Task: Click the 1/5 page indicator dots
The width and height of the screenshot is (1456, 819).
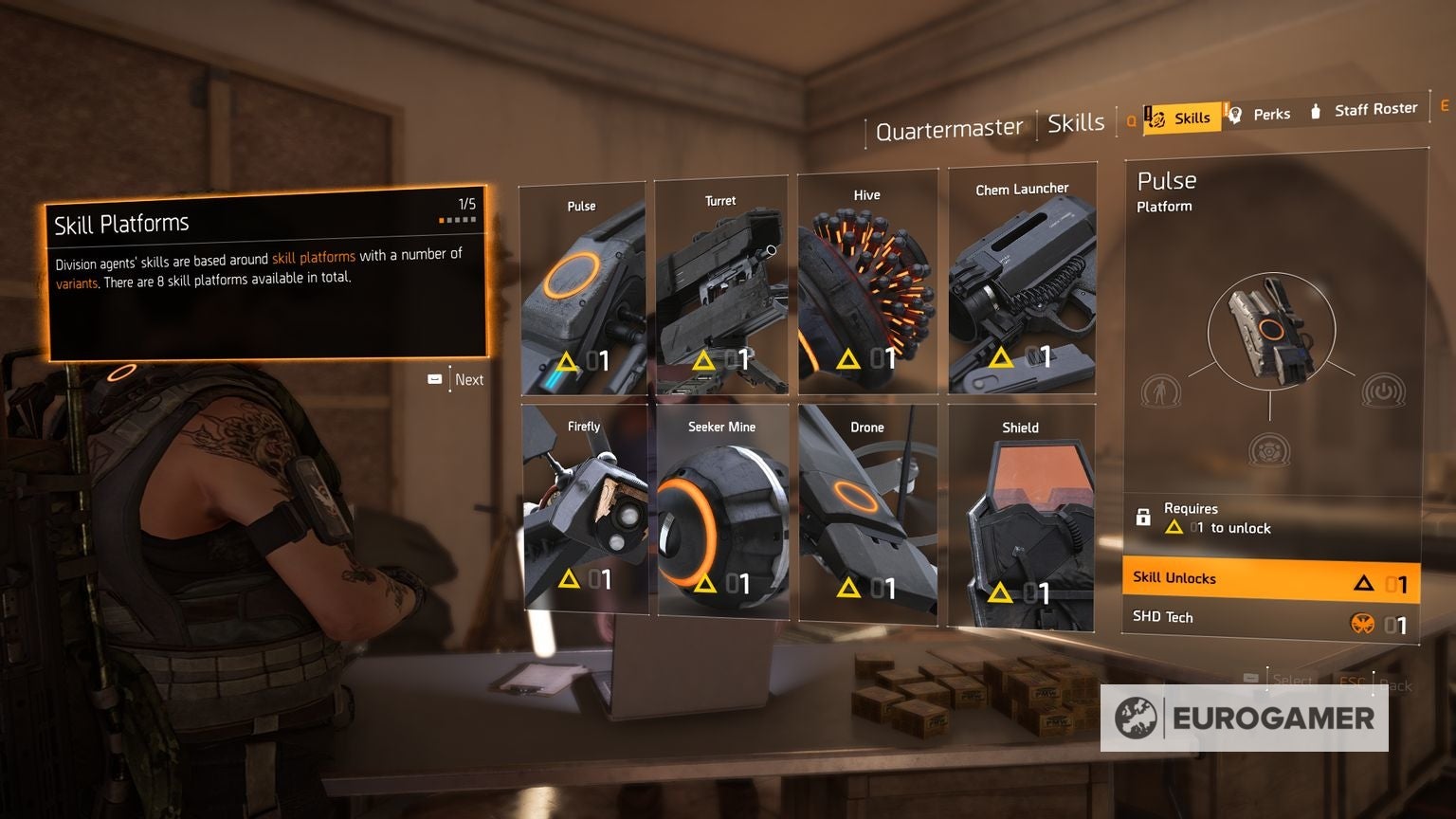Action: 458,217
